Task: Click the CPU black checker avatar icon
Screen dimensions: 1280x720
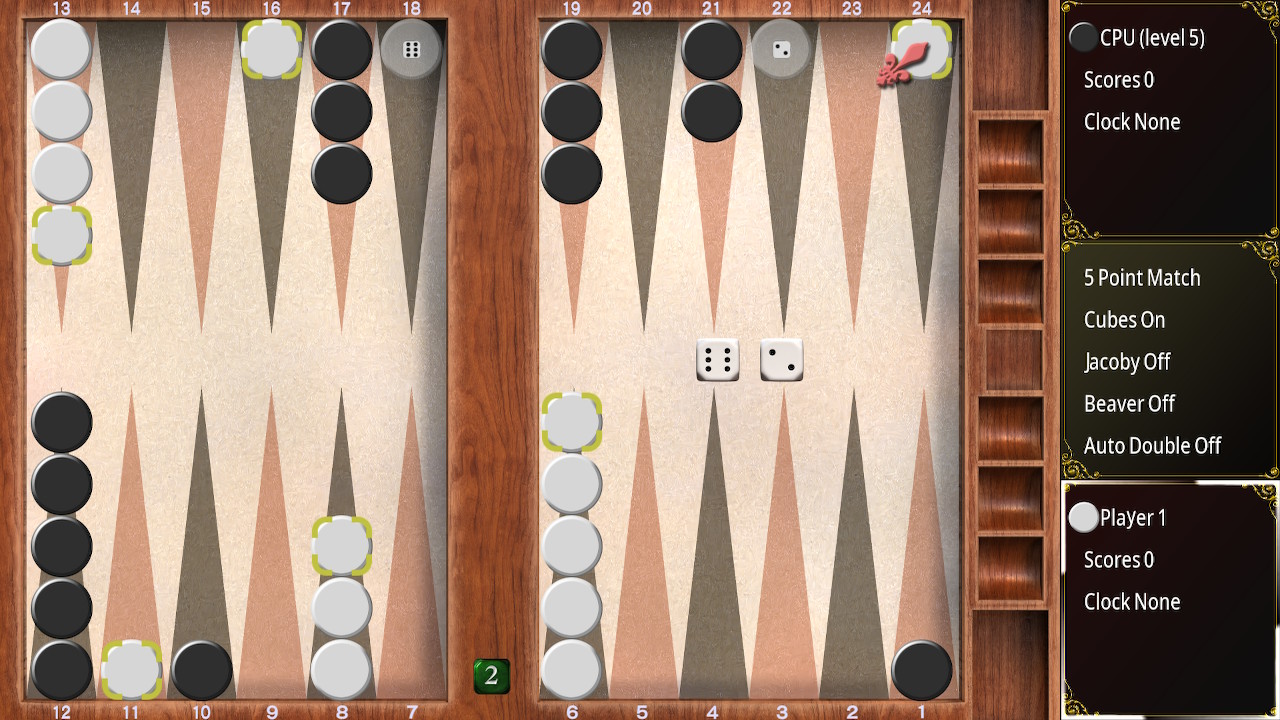Action: [1085, 37]
